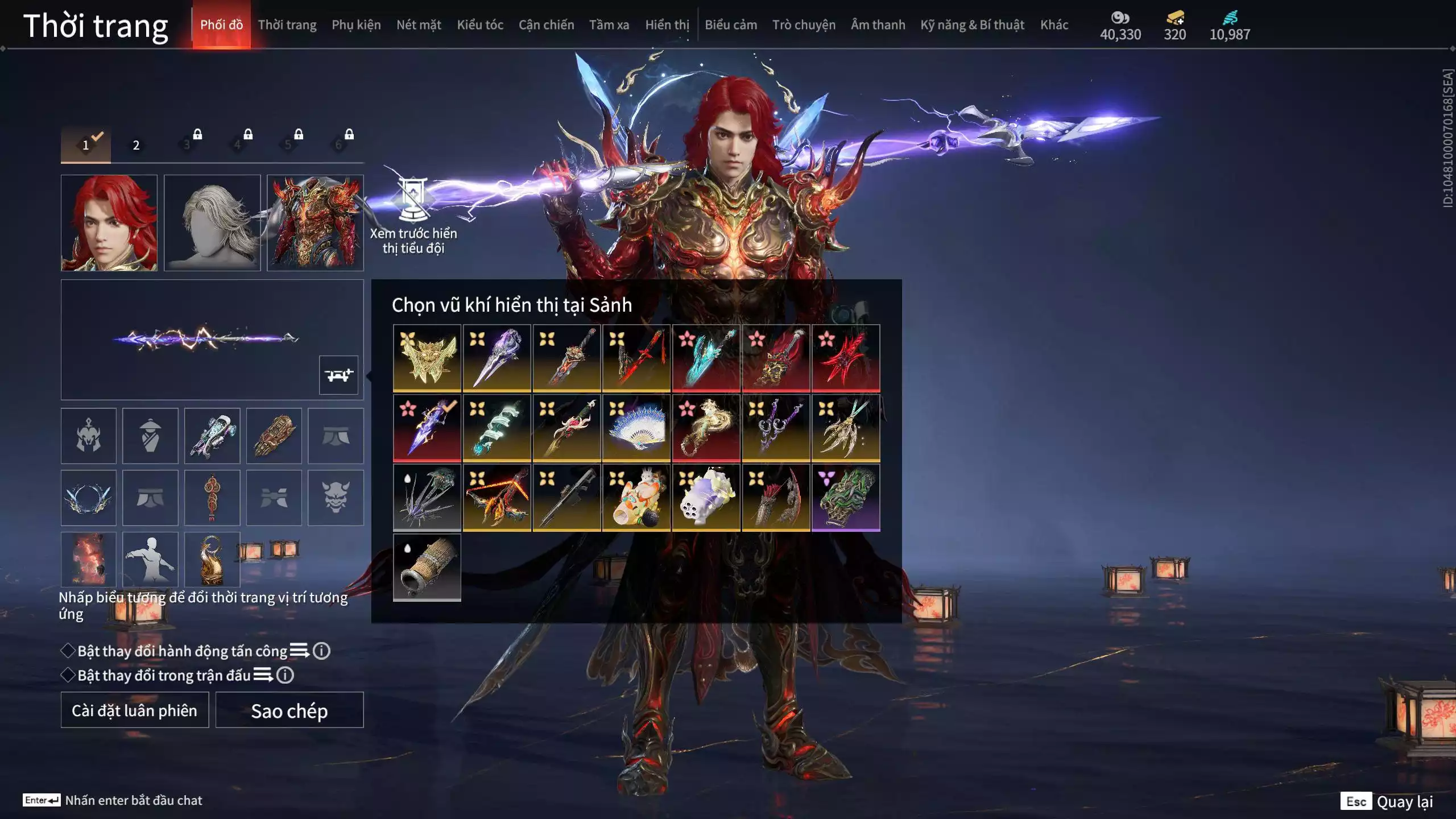Pick the golden mask weapon skin

(427, 358)
